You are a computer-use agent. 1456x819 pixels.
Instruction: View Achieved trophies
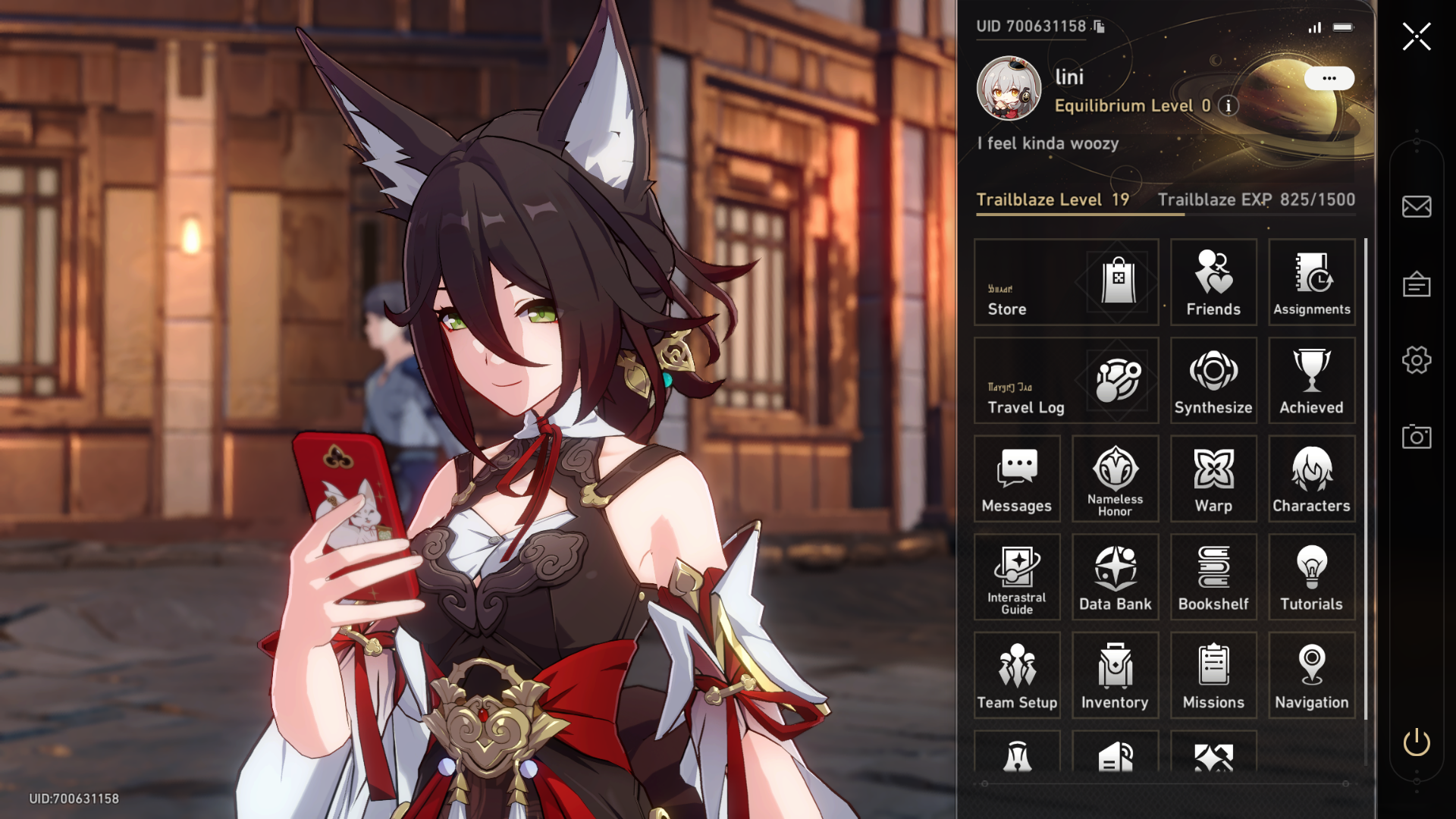click(1311, 381)
